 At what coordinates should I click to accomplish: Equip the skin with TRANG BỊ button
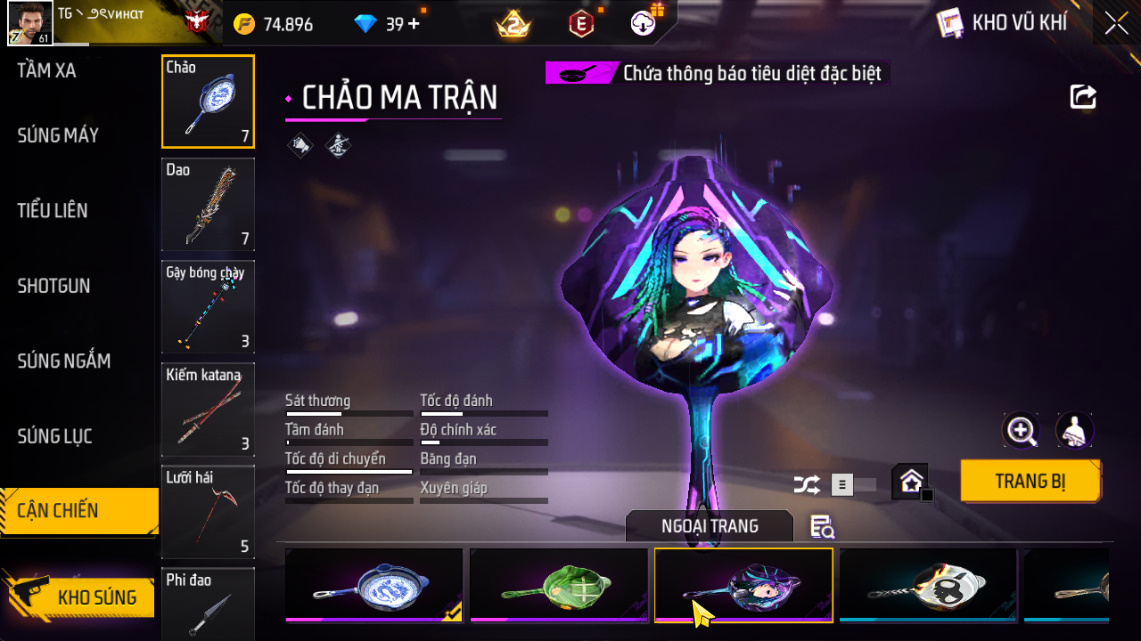(1030, 481)
